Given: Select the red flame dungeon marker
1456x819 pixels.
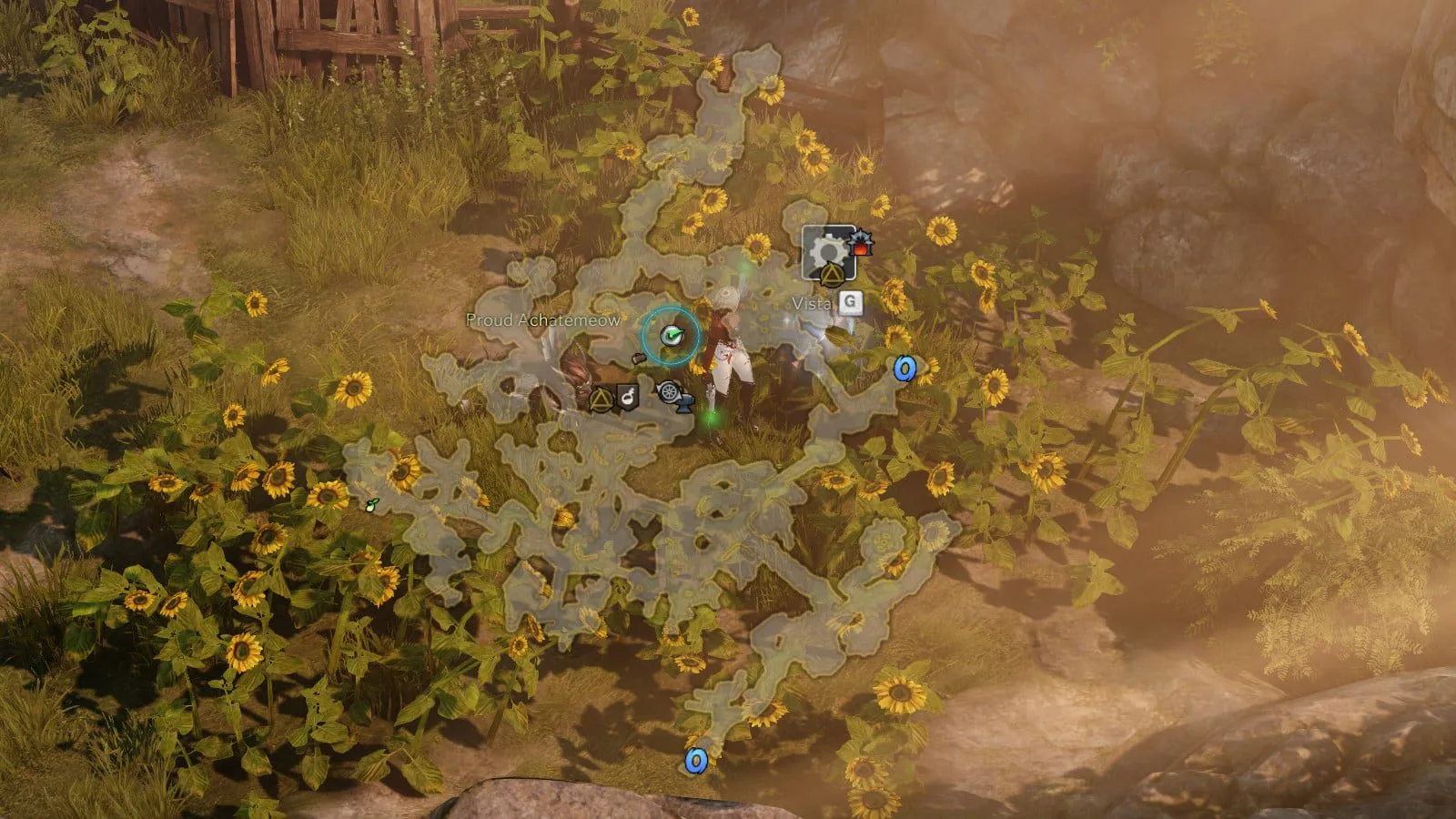Looking at the screenshot, I should coord(860,244).
